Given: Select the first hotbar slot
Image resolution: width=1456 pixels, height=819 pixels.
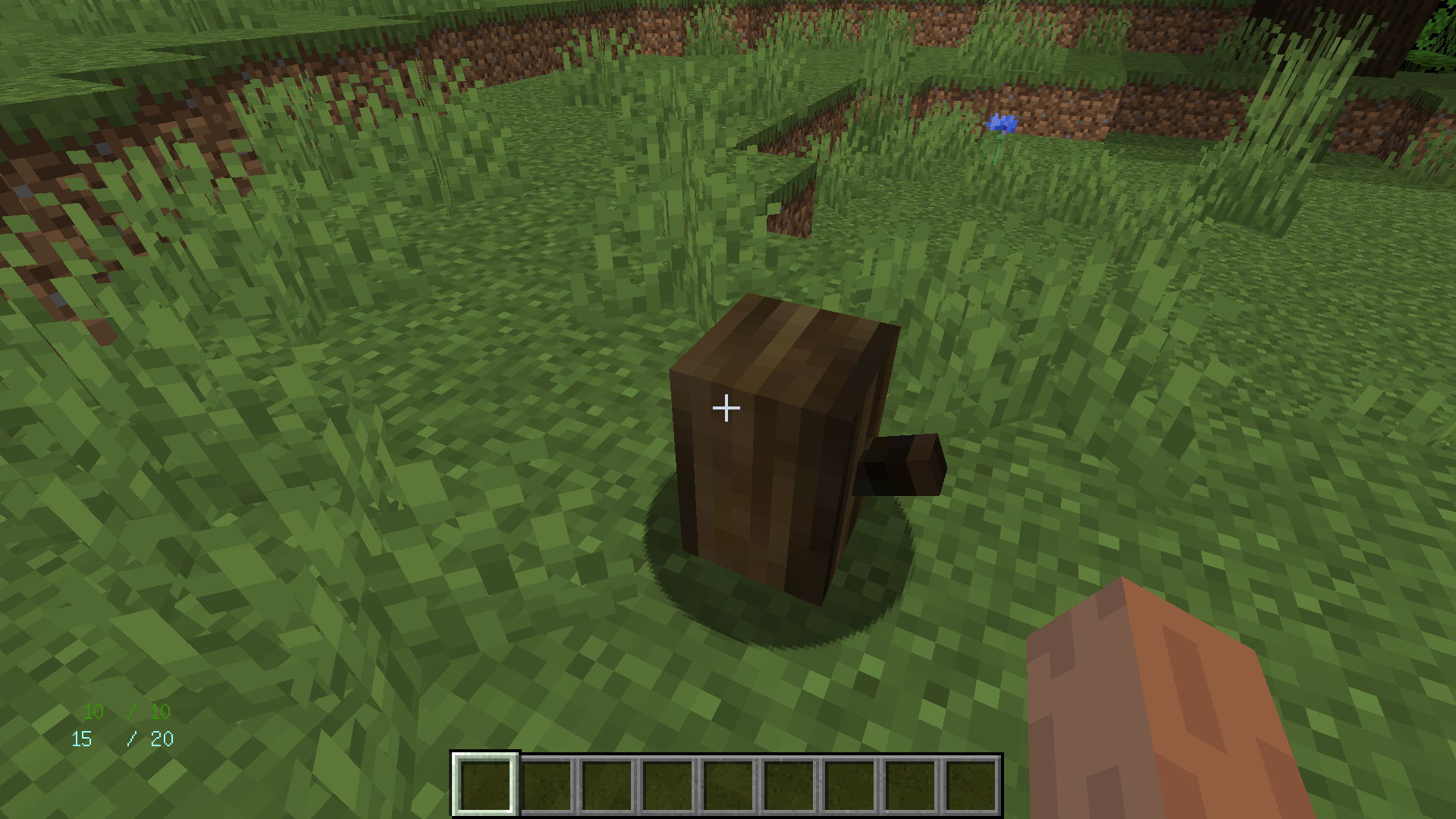Looking at the screenshot, I should (485, 785).
